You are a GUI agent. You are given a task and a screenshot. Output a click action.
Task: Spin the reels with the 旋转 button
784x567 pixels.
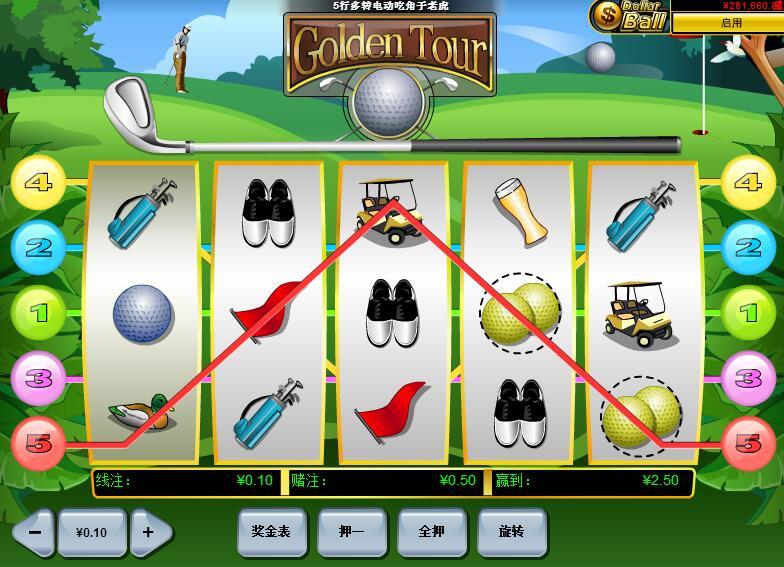click(512, 531)
